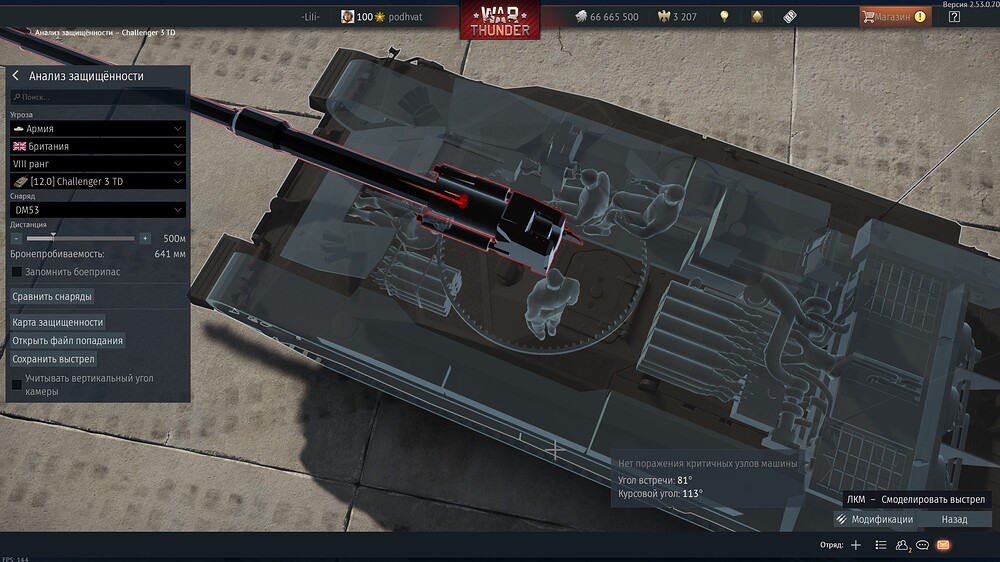Open the Challenger 3 TD vehicle dropdown

pos(97,181)
